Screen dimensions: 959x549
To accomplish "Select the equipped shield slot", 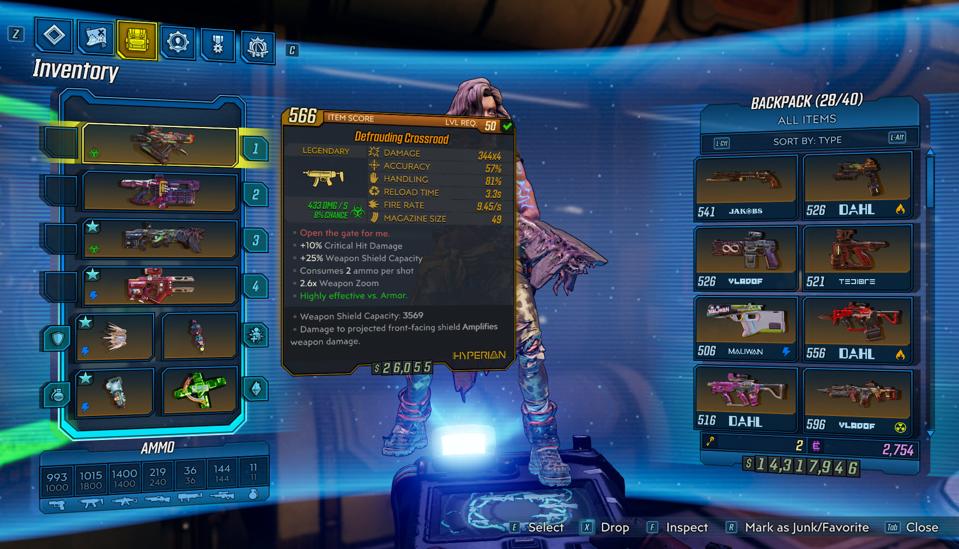I will (x=115, y=337).
